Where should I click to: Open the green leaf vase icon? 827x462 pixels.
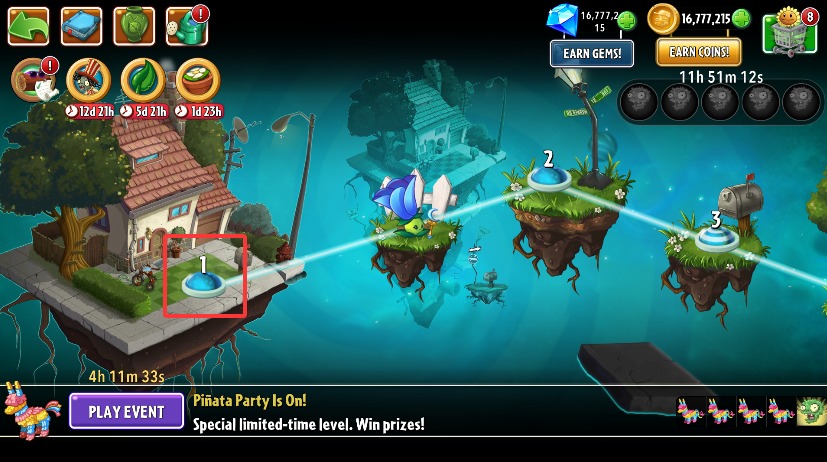coord(133,25)
